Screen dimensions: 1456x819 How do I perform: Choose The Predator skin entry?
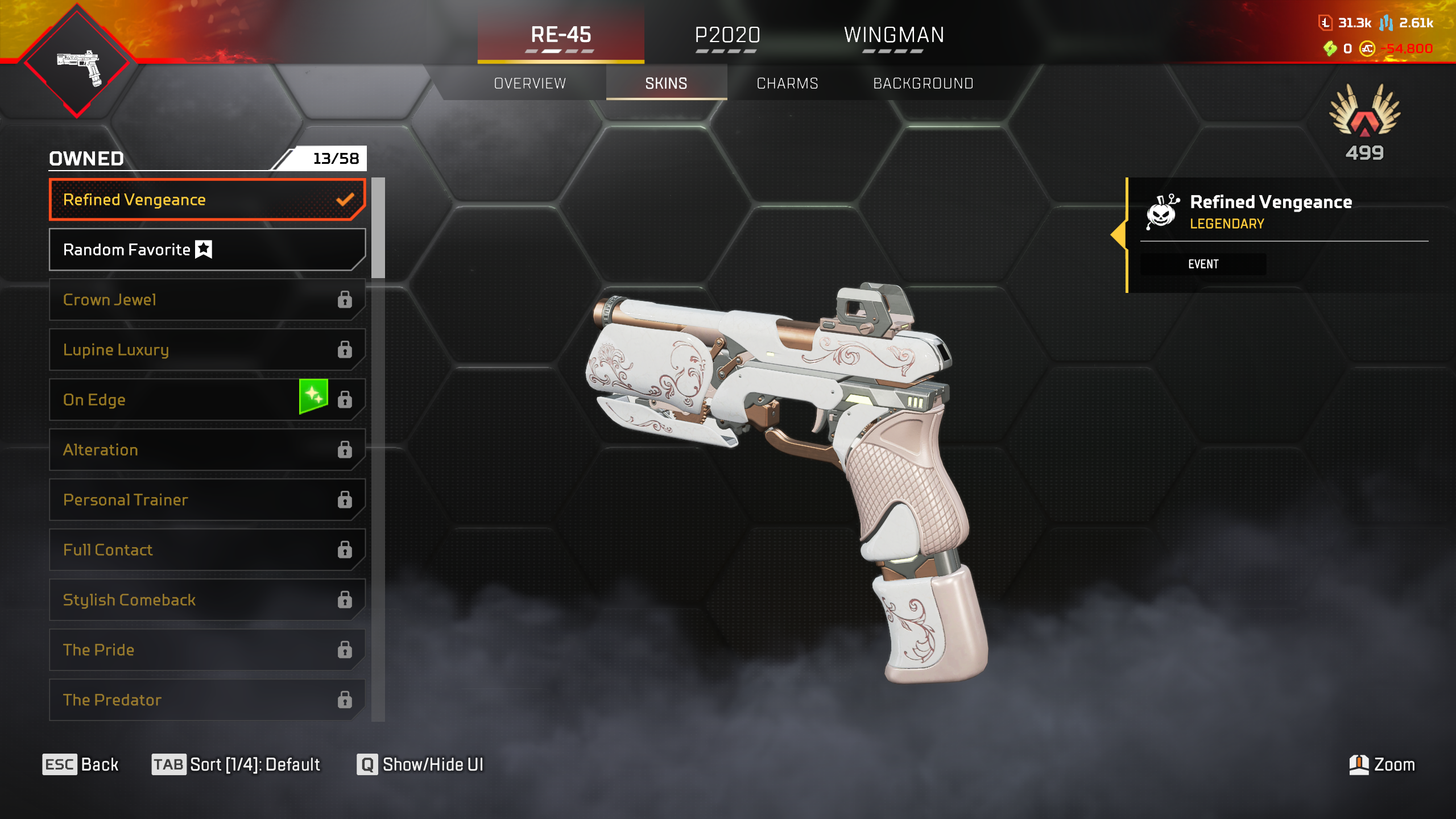[207, 700]
